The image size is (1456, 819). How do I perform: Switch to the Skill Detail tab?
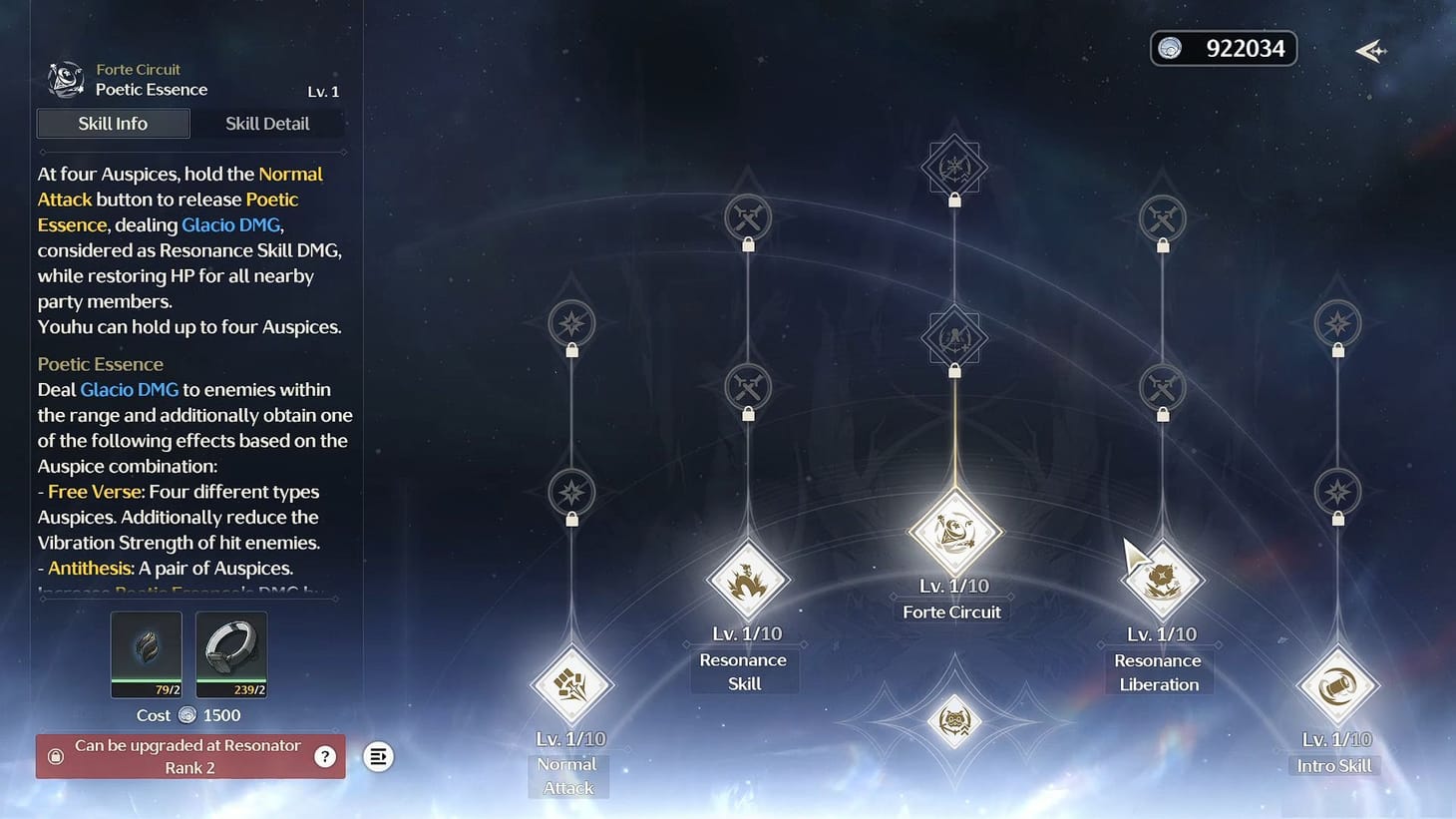(267, 123)
